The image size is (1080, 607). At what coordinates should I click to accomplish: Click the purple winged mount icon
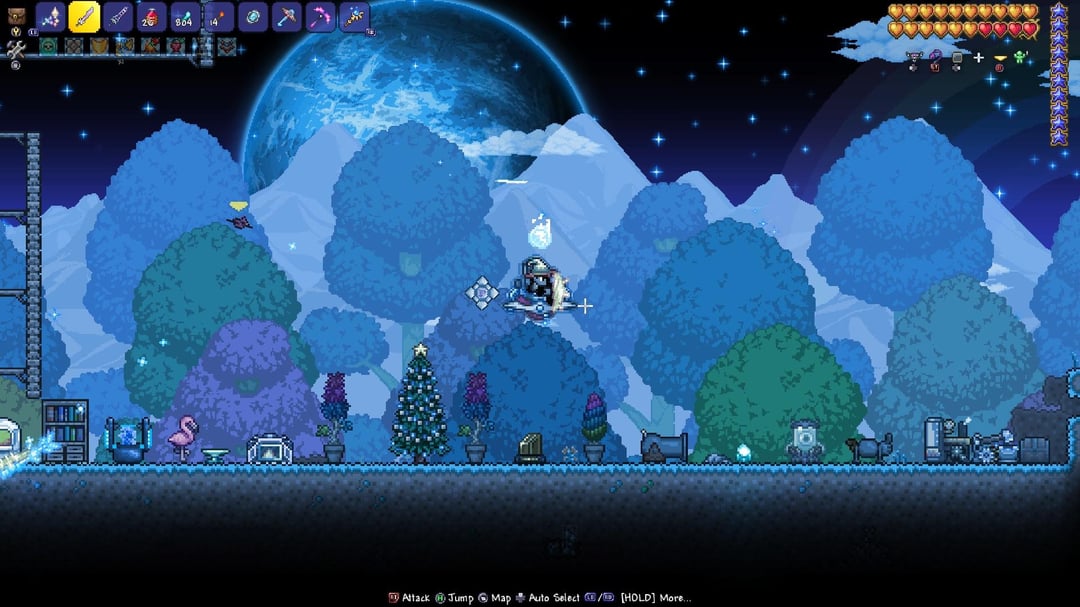914,58
